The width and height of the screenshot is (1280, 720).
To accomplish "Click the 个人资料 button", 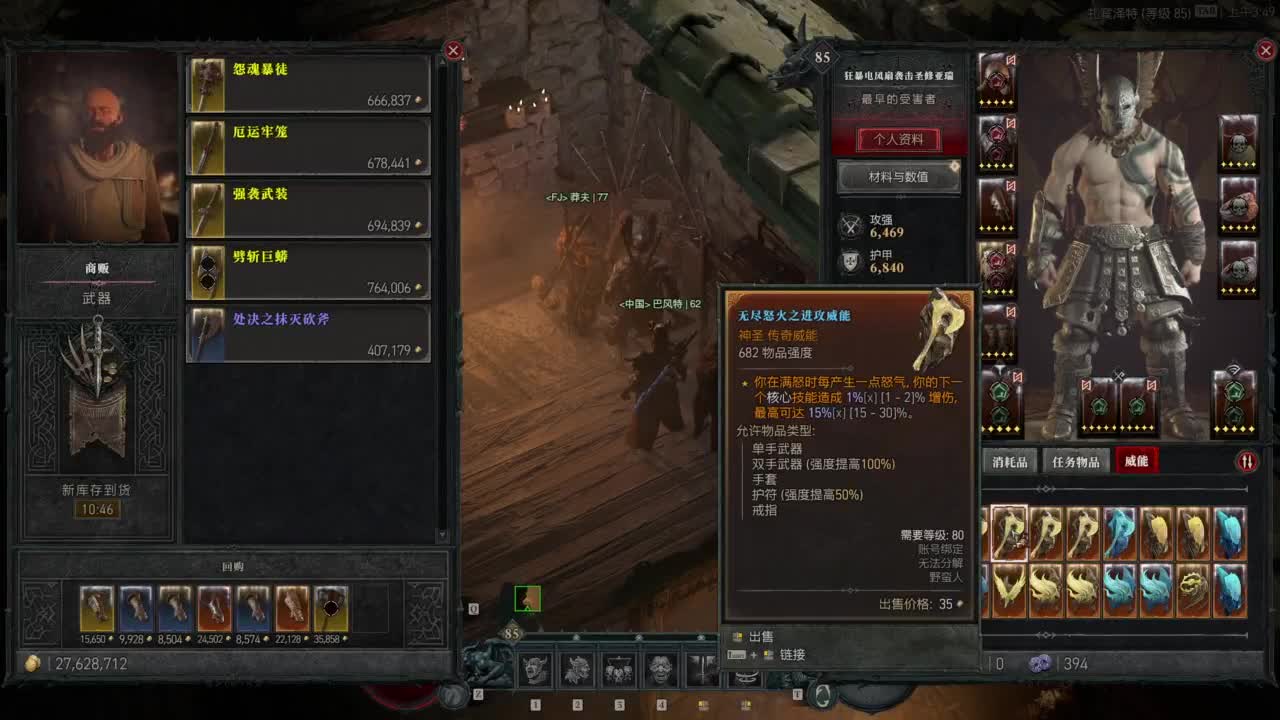I will (899, 140).
